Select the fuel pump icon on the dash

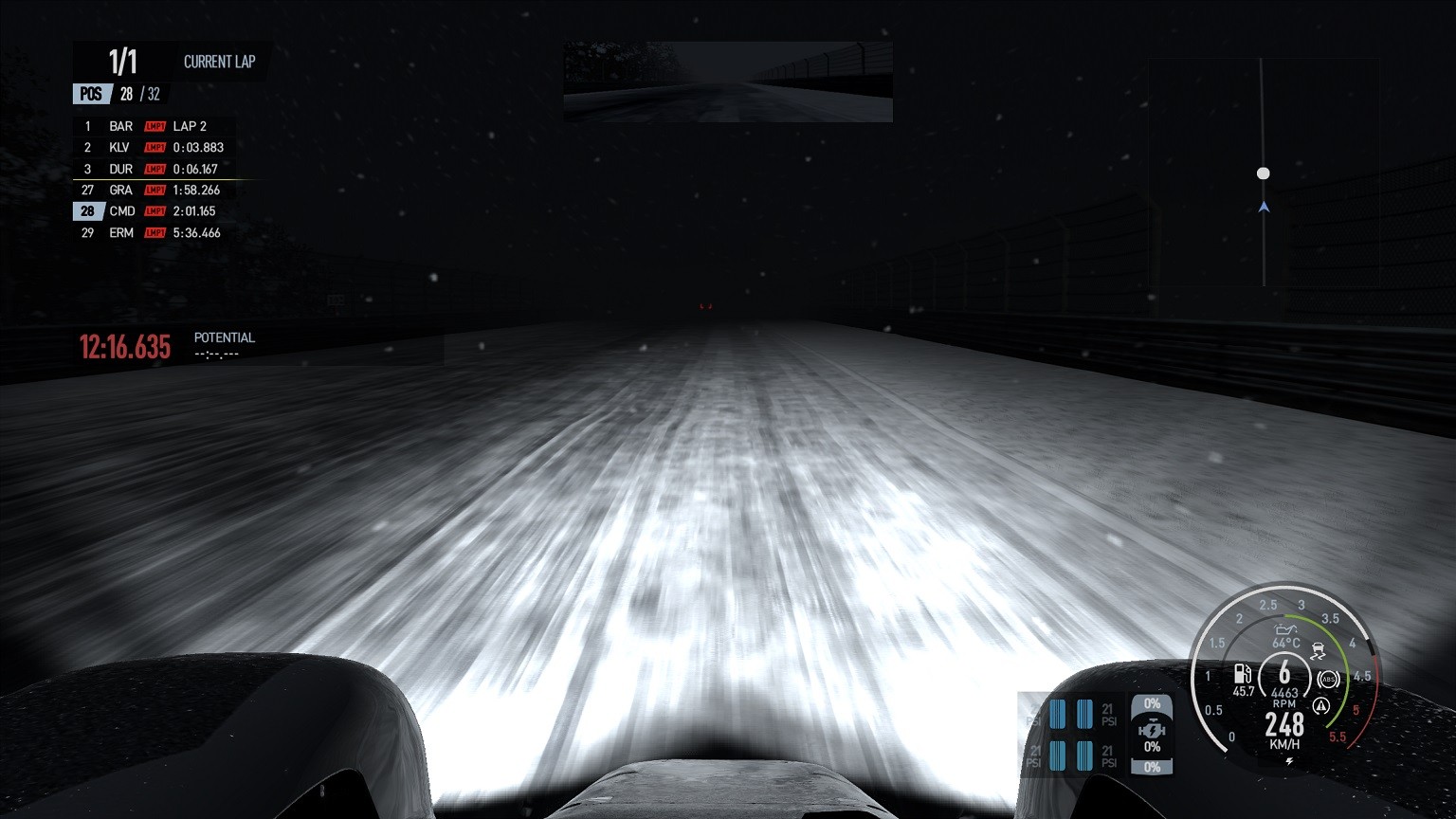pos(1243,675)
